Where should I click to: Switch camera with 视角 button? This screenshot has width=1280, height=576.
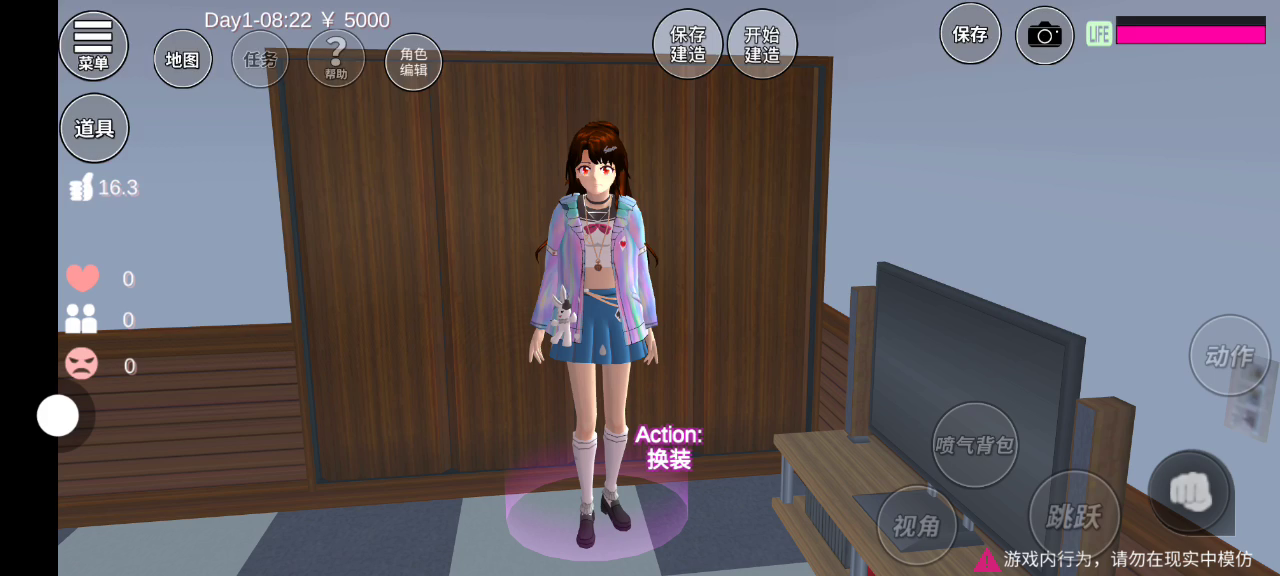917,525
